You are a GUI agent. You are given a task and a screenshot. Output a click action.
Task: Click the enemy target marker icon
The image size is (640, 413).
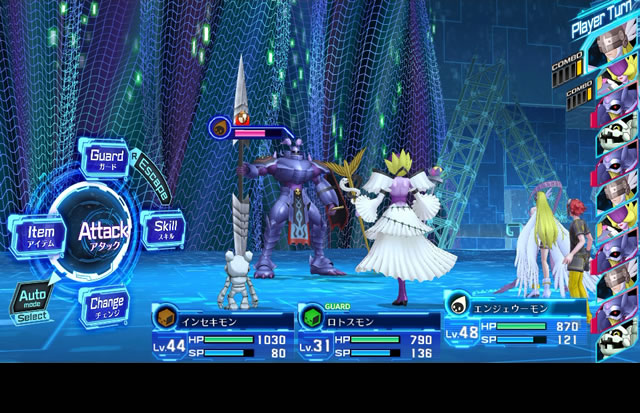(x=219, y=126)
